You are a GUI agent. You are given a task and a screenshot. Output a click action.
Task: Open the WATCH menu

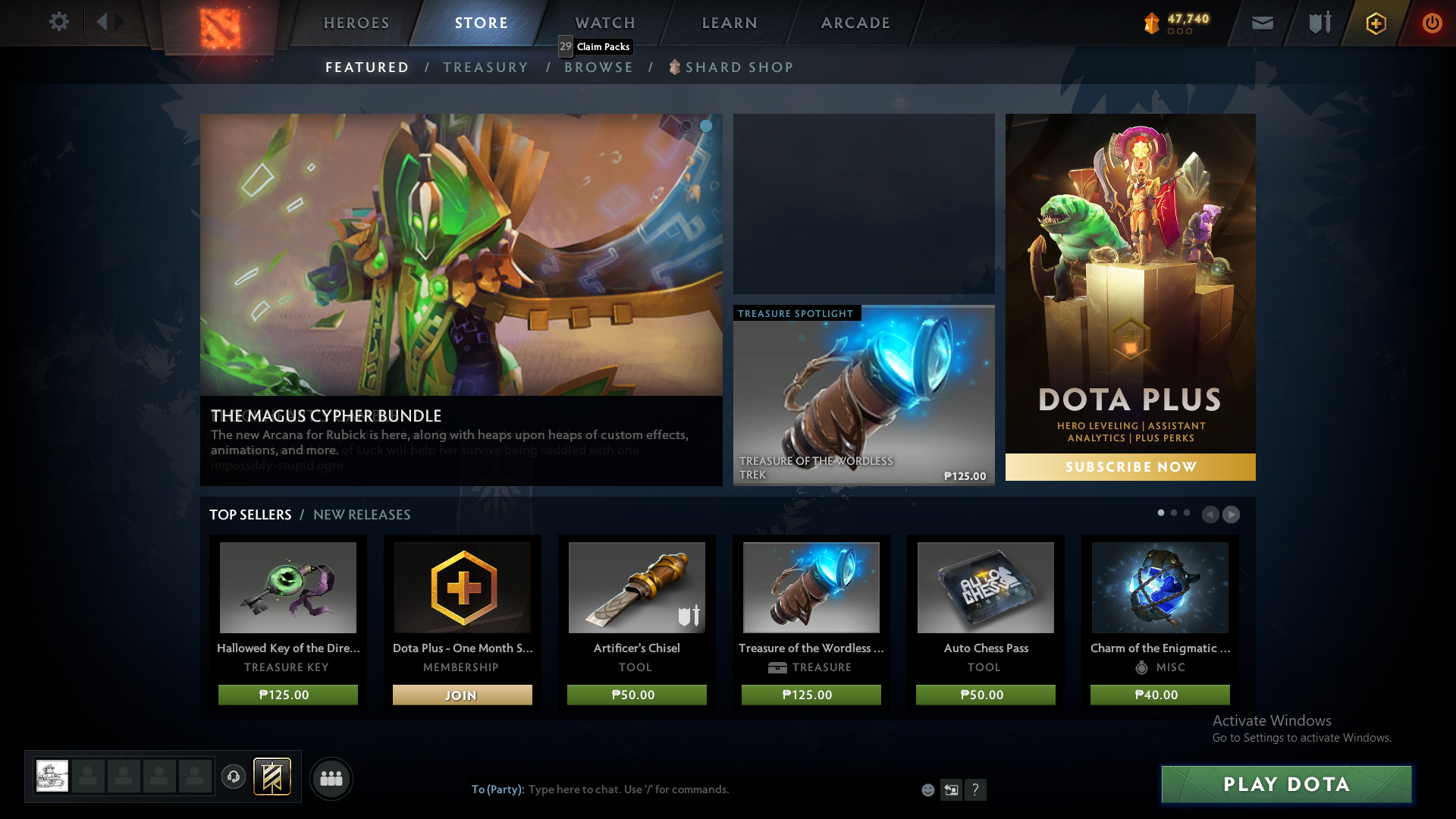pyautogui.click(x=604, y=23)
